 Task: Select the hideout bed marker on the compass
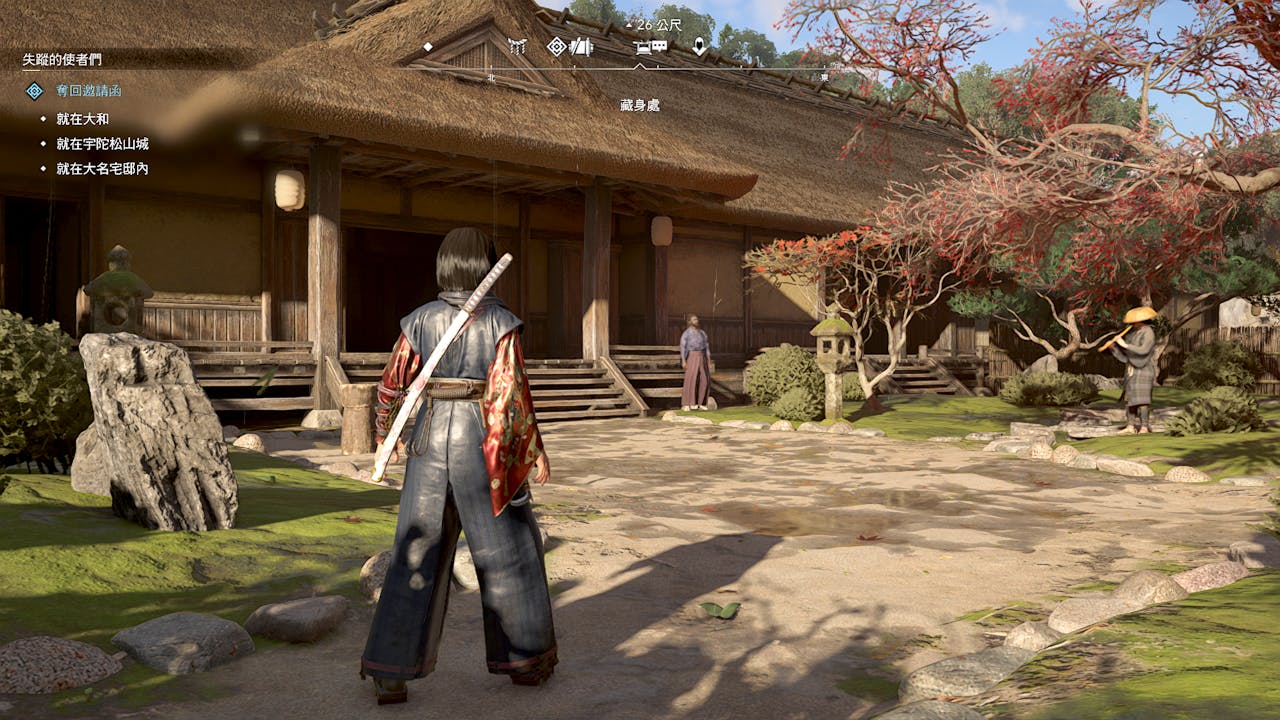(x=644, y=46)
